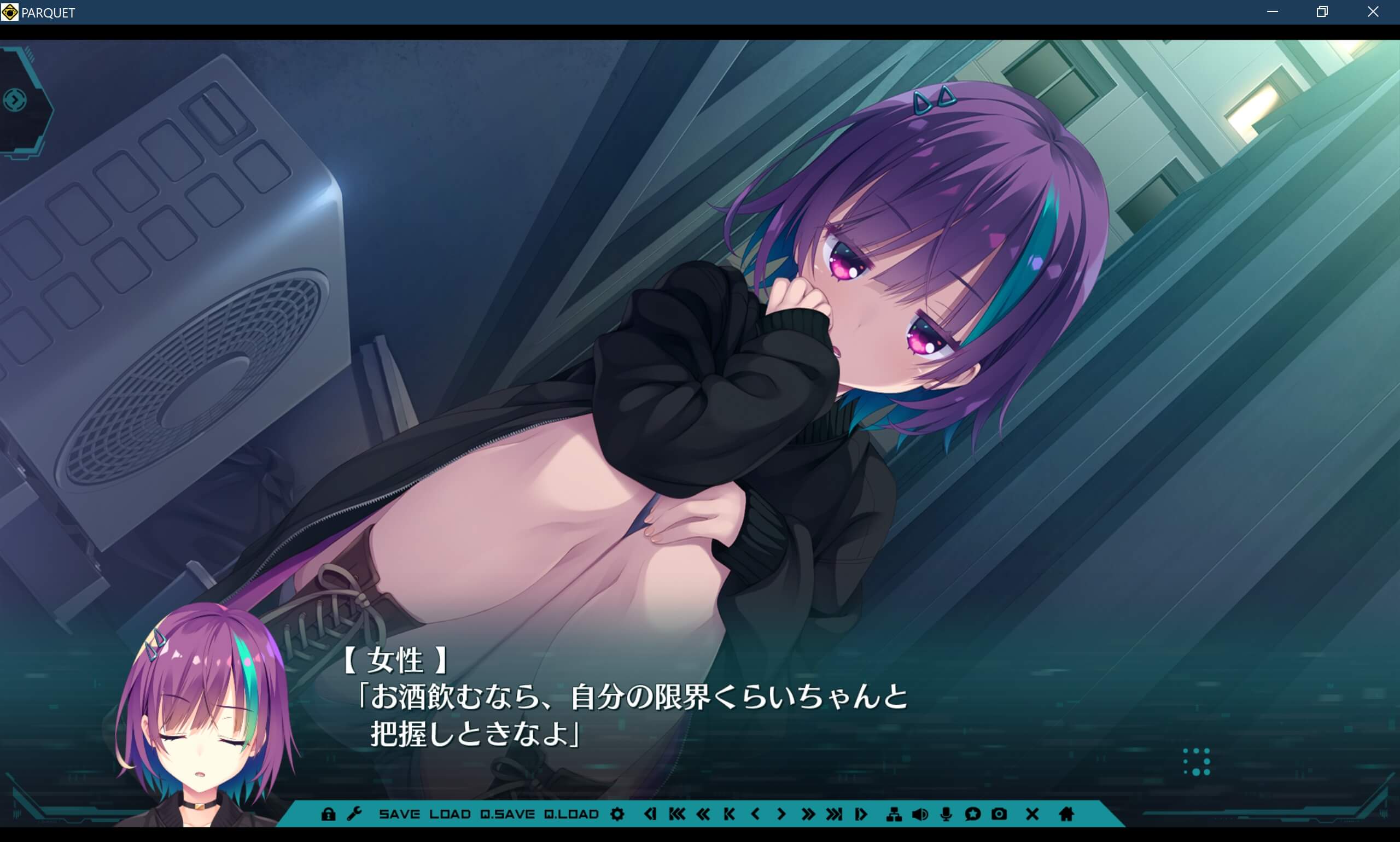Quick save using the Q.SAVE button
The width and height of the screenshot is (1400, 842).
507,815
